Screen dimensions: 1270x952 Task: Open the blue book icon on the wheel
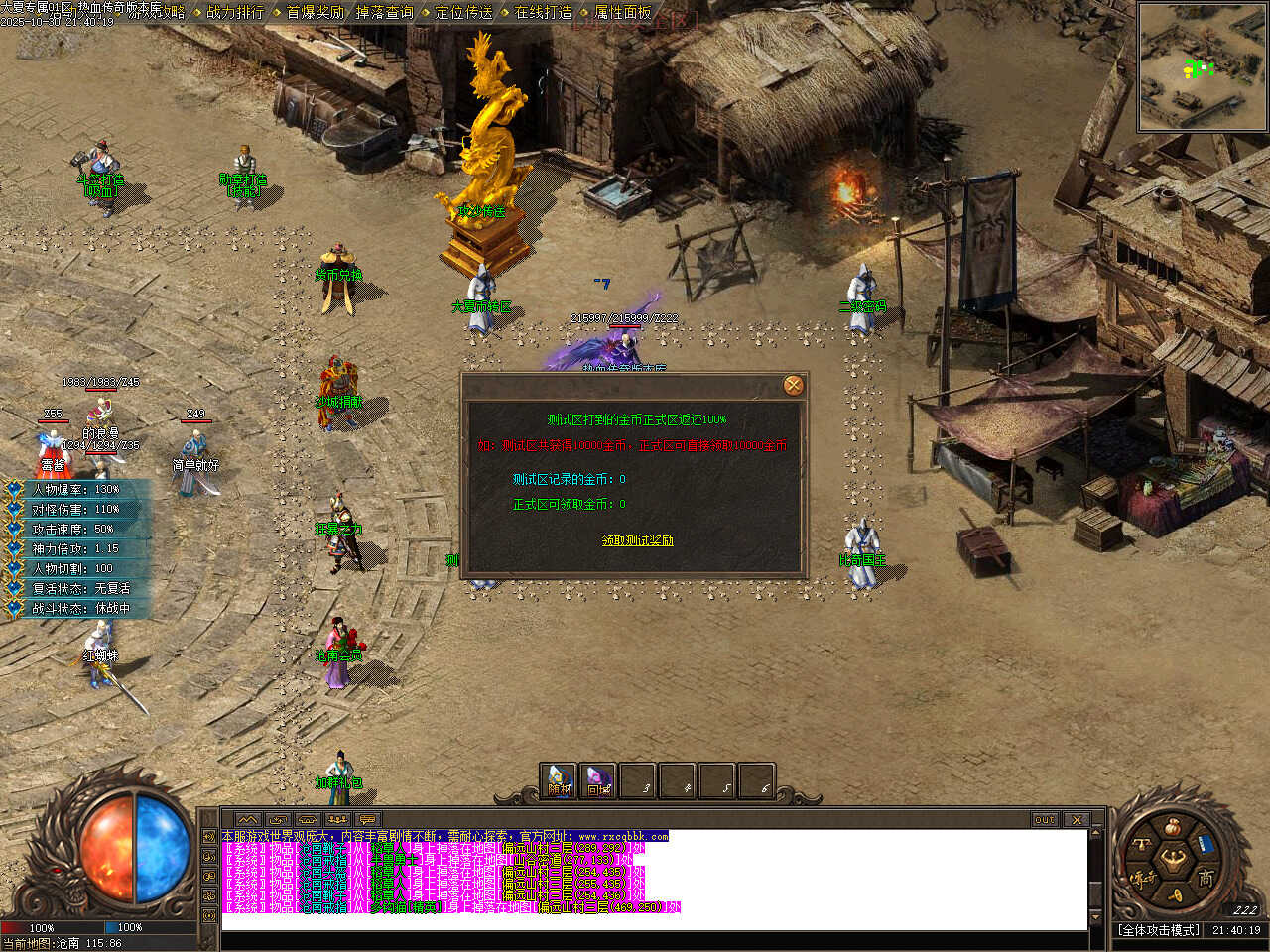pos(1206,845)
